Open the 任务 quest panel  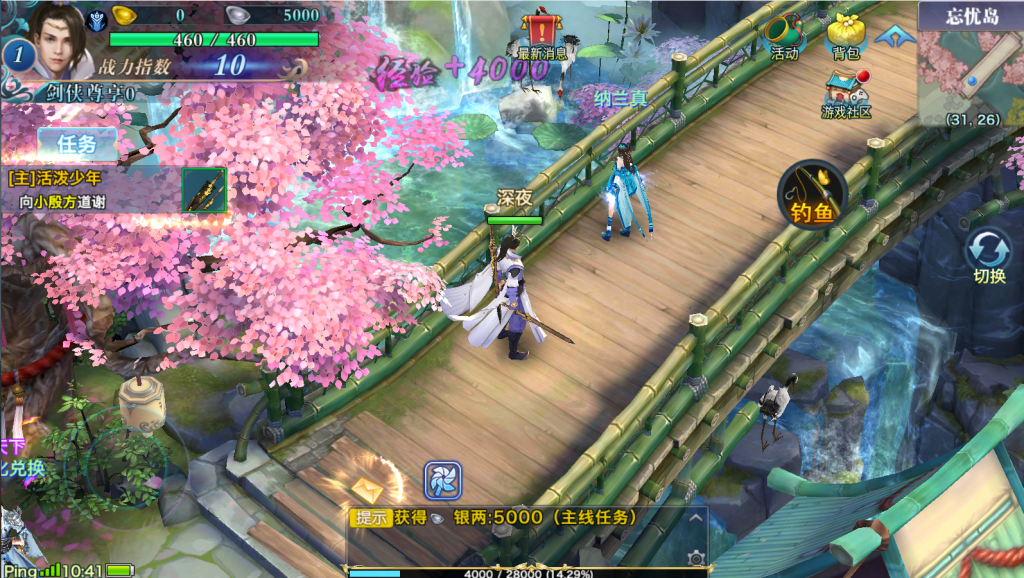[x=77, y=144]
